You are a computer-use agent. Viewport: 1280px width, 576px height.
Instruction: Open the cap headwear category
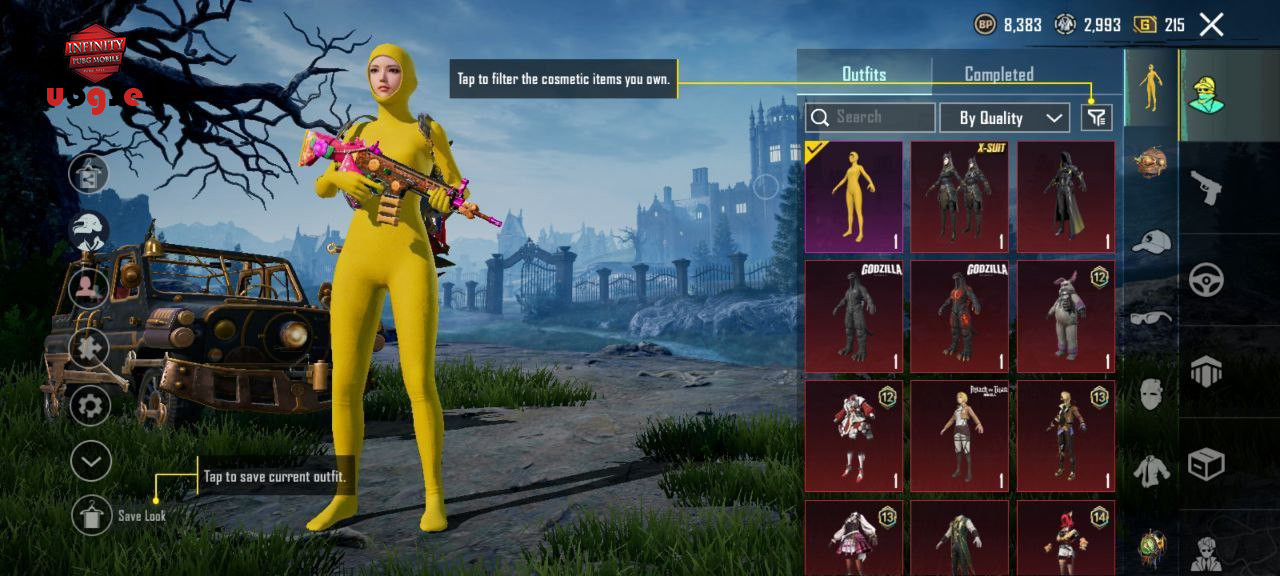tap(1151, 241)
